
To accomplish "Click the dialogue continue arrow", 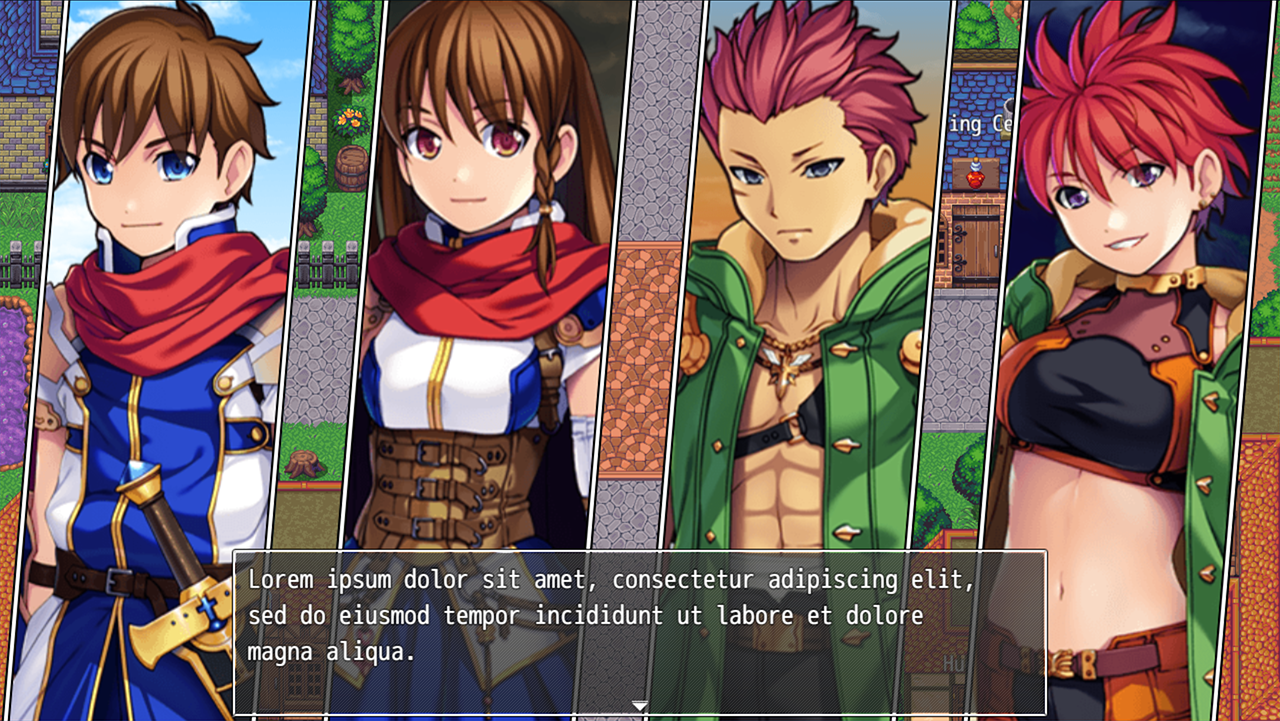I will coord(639,707).
